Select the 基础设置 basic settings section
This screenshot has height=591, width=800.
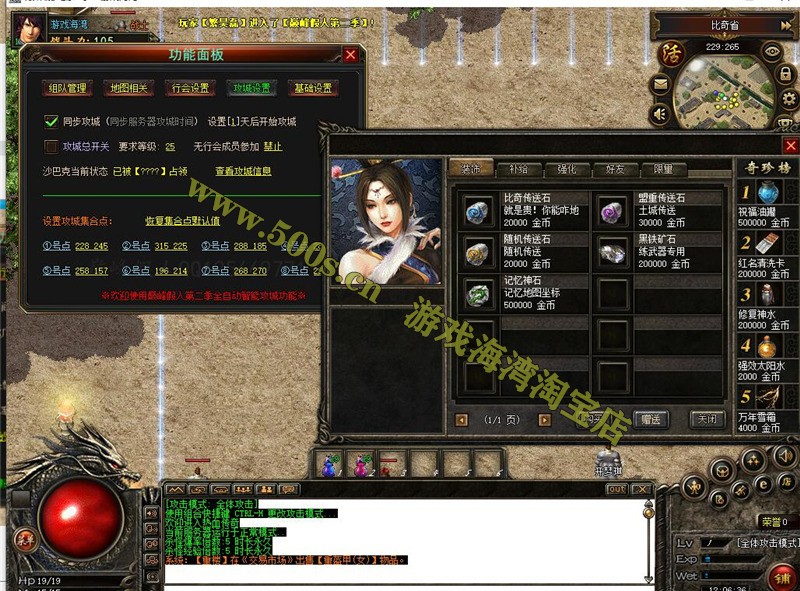pyautogui.click(x=311, y=88)
